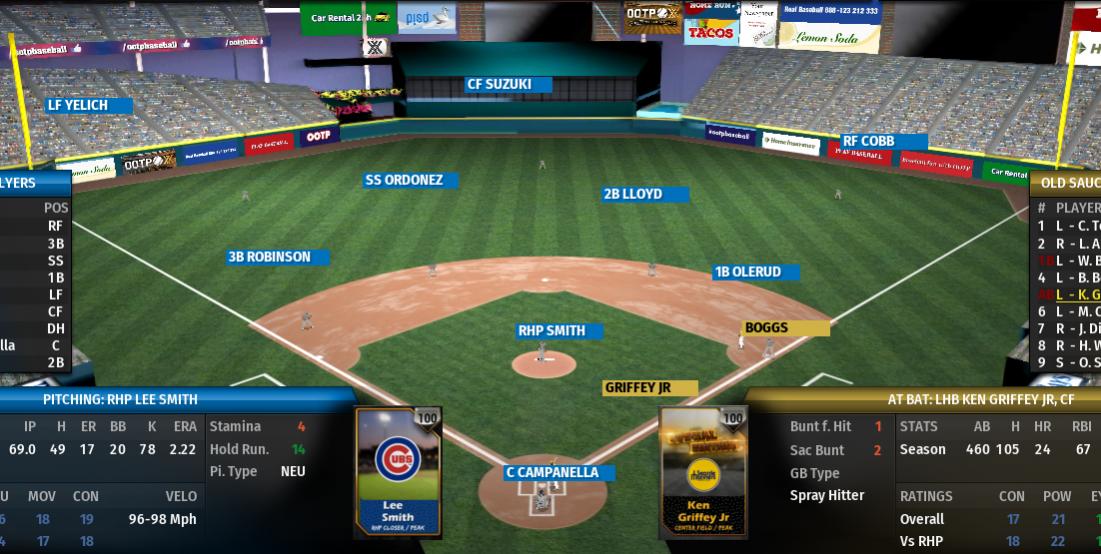Viewport: 1101px width, 554px height.
Task: Open the RHP Smith pitcher label
Action: (x=560, y=331)
